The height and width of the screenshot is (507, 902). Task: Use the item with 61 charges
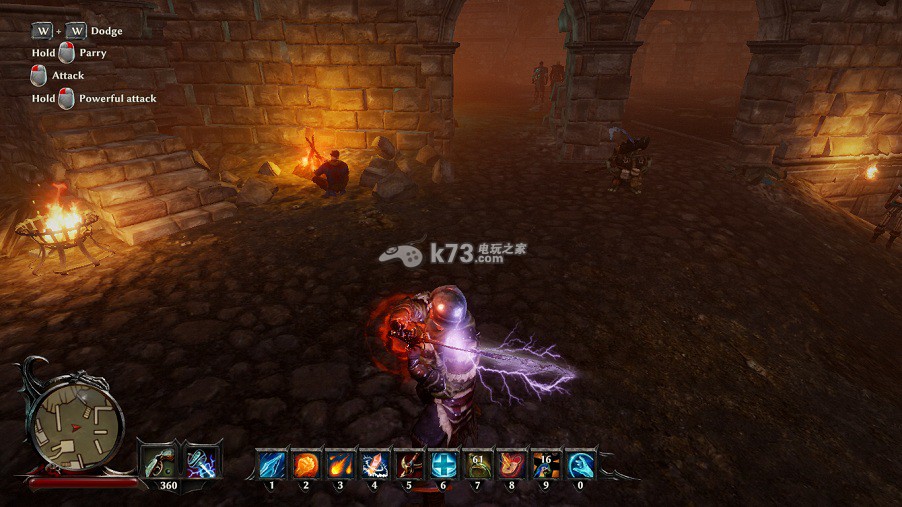point(477,464)
